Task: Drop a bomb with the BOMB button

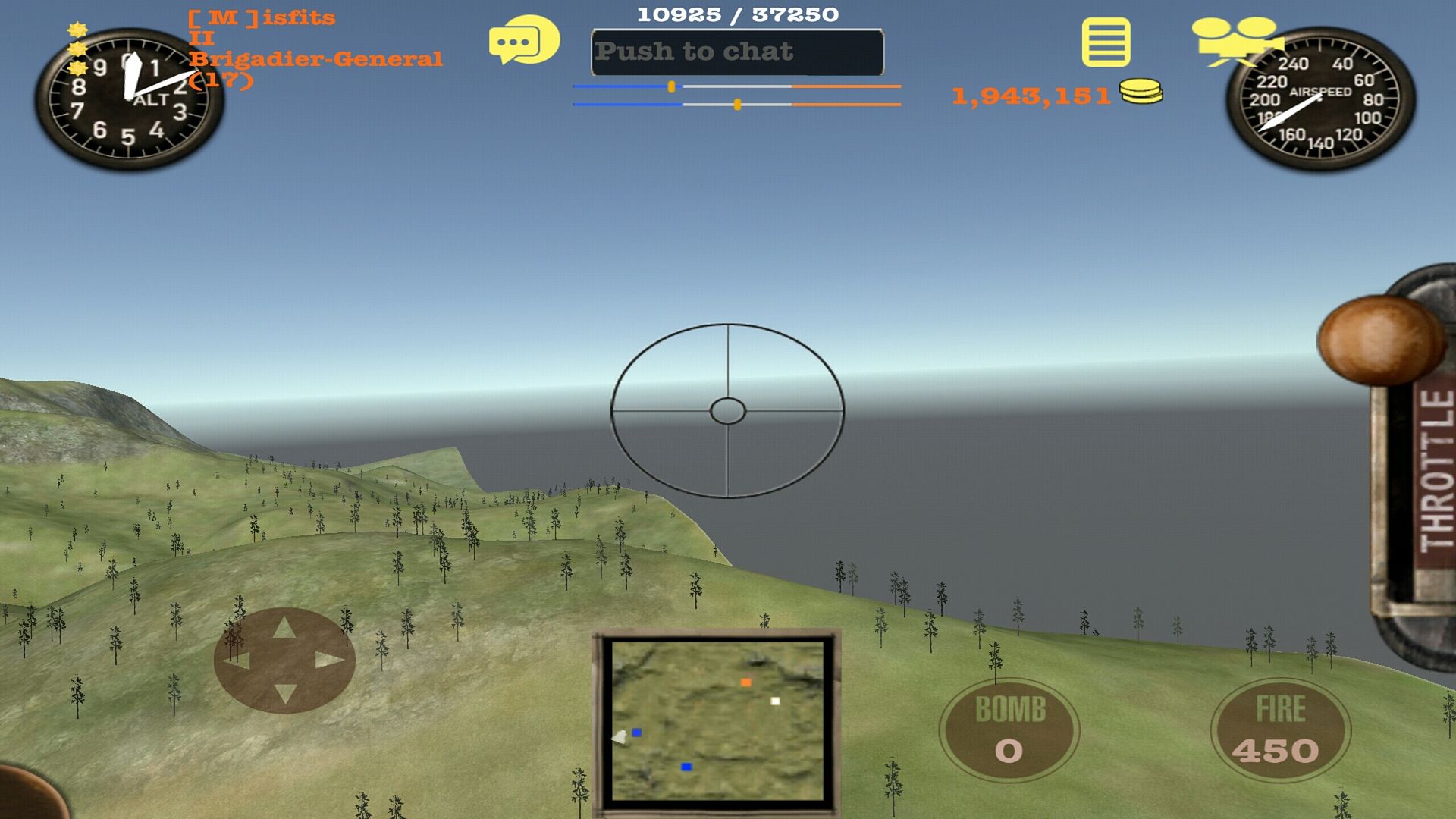Action: (x=1009, y=730)
